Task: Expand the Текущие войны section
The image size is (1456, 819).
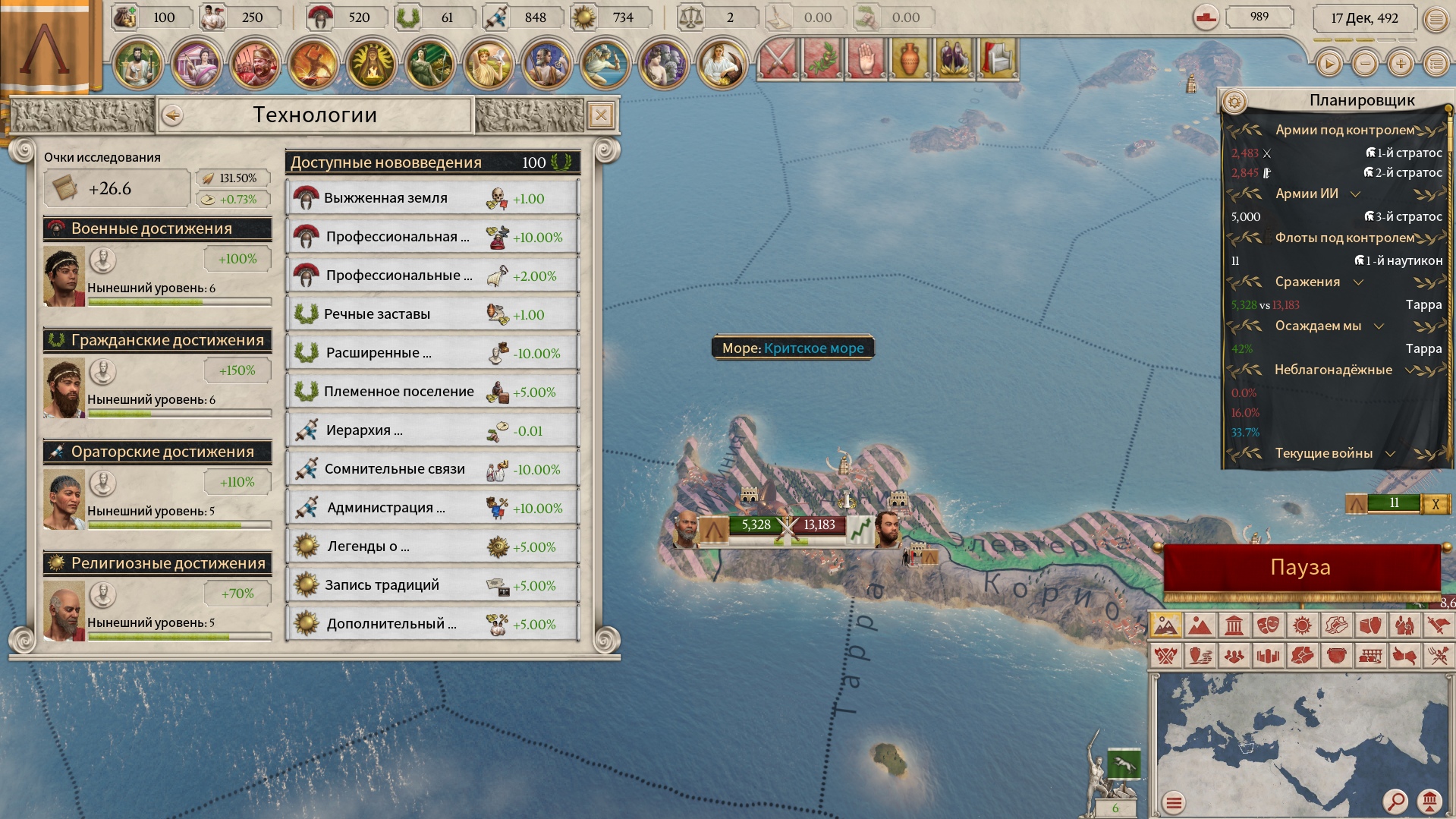Action: point(1390,453)
